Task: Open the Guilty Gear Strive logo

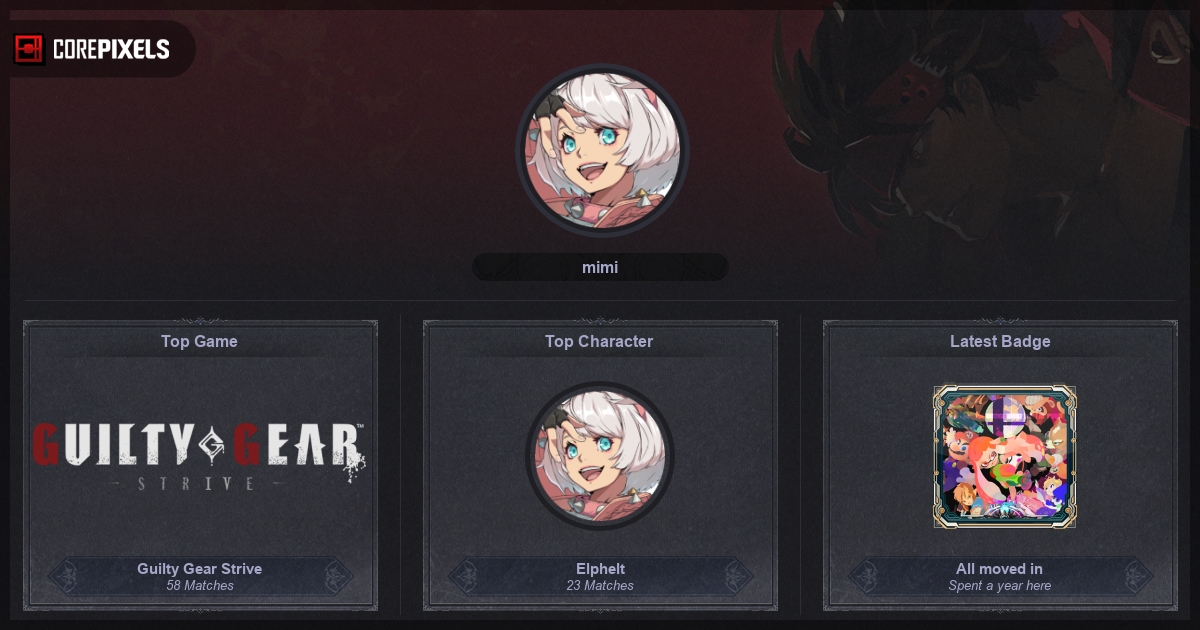Action: tap(199, 456)
